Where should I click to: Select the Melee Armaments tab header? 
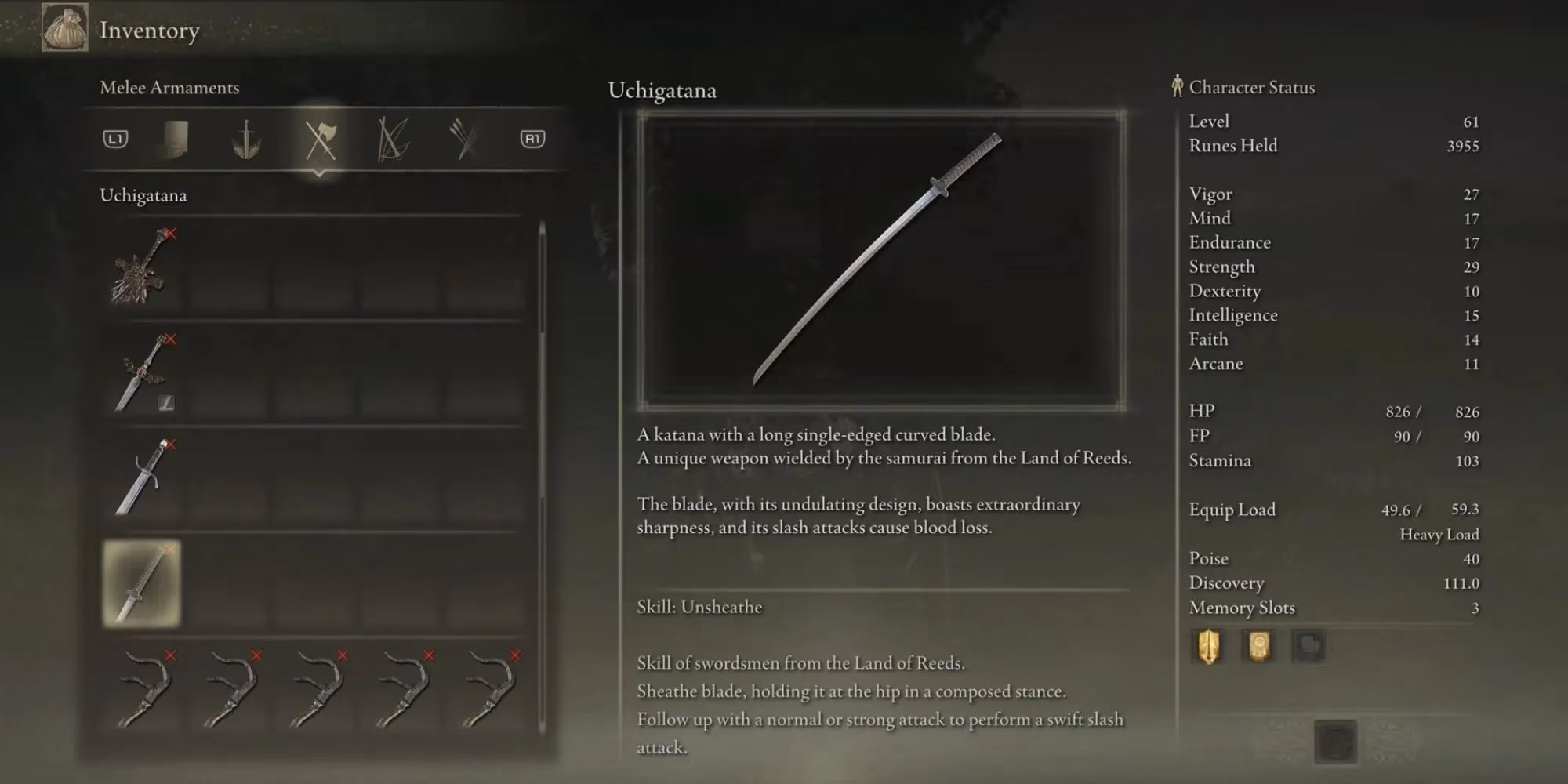click(169, 88)
